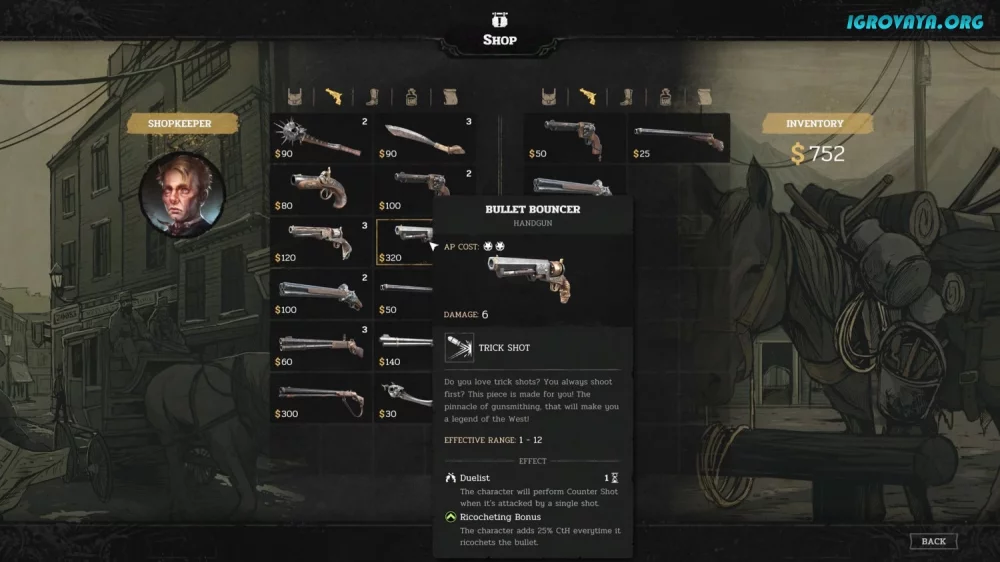This screenshot has height=562, width=1000.
Task: Choose the $90 machete blade
Action: pyautogui.click(x=424, y=140)
